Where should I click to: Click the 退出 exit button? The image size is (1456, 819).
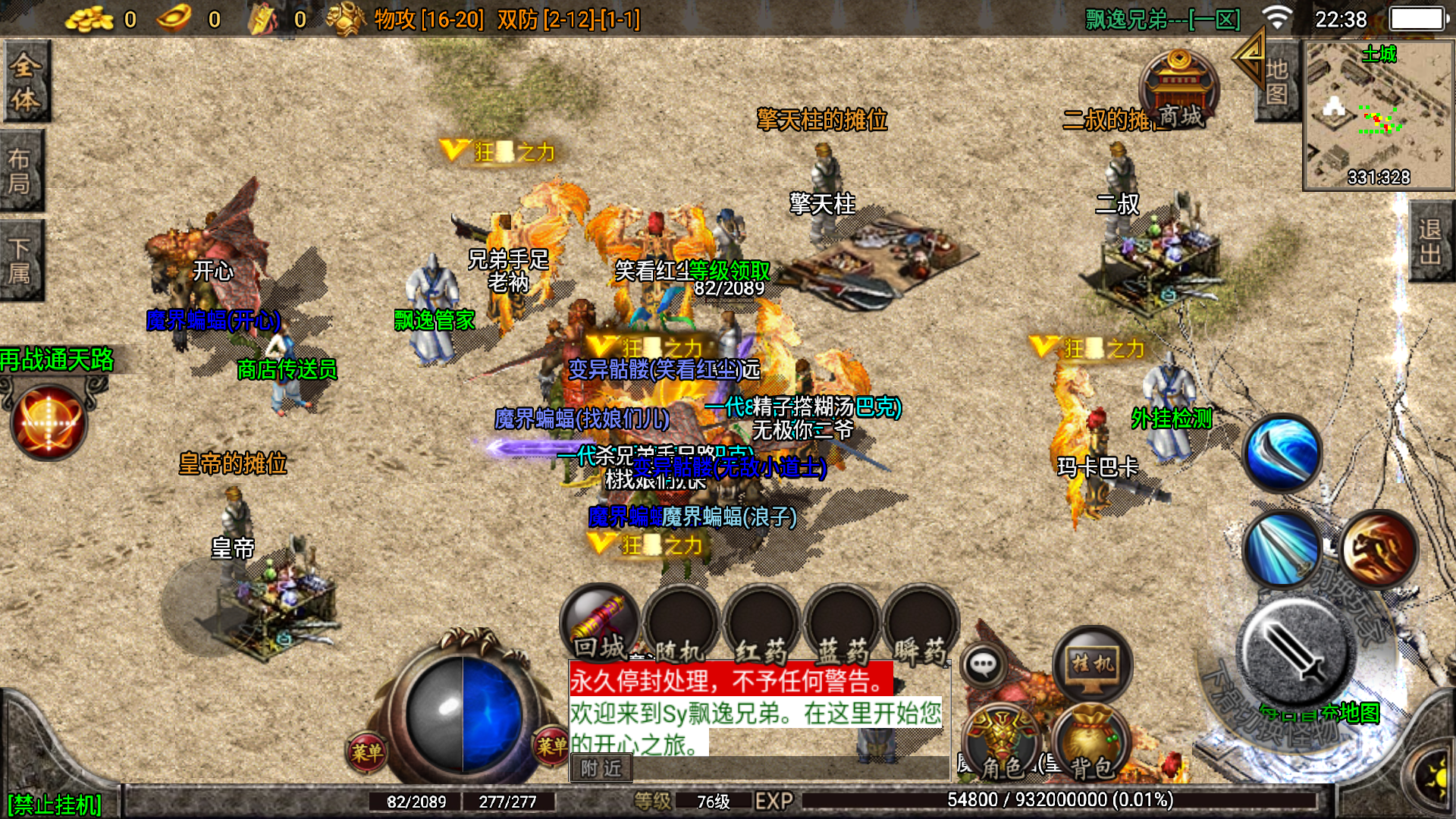tap(1430, 241)
